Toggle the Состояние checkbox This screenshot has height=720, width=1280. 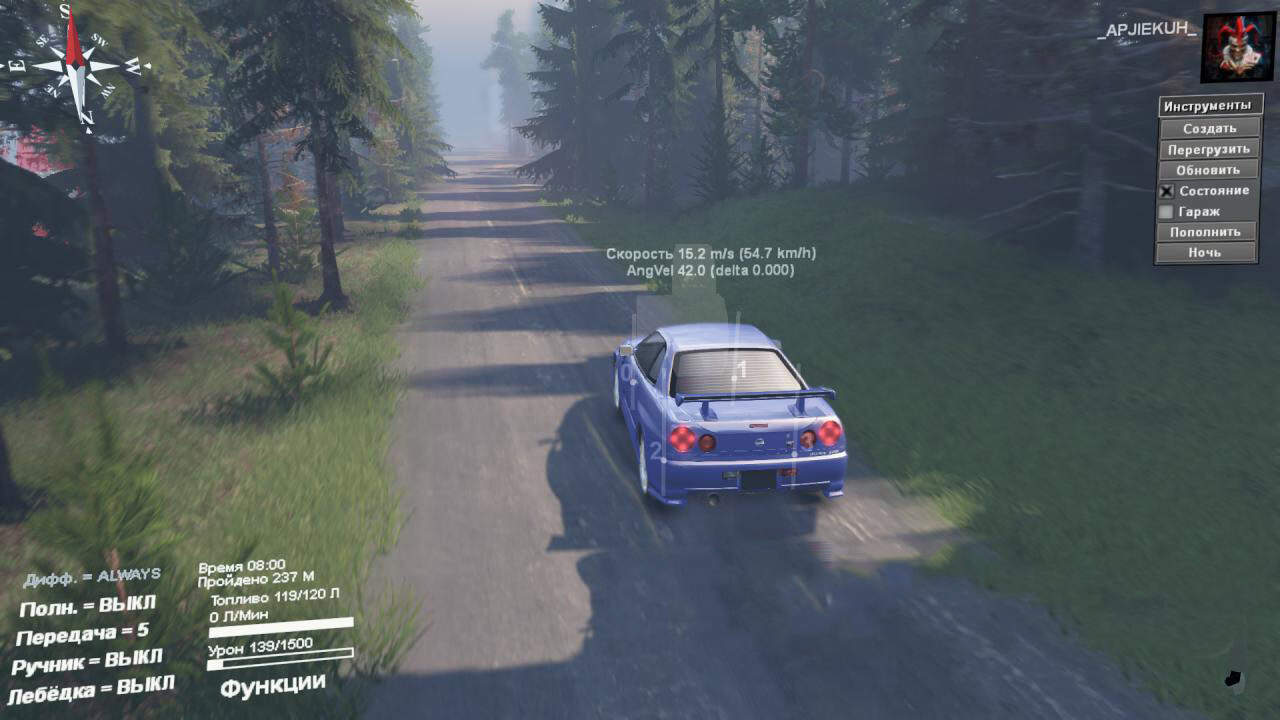point(1166,191)
